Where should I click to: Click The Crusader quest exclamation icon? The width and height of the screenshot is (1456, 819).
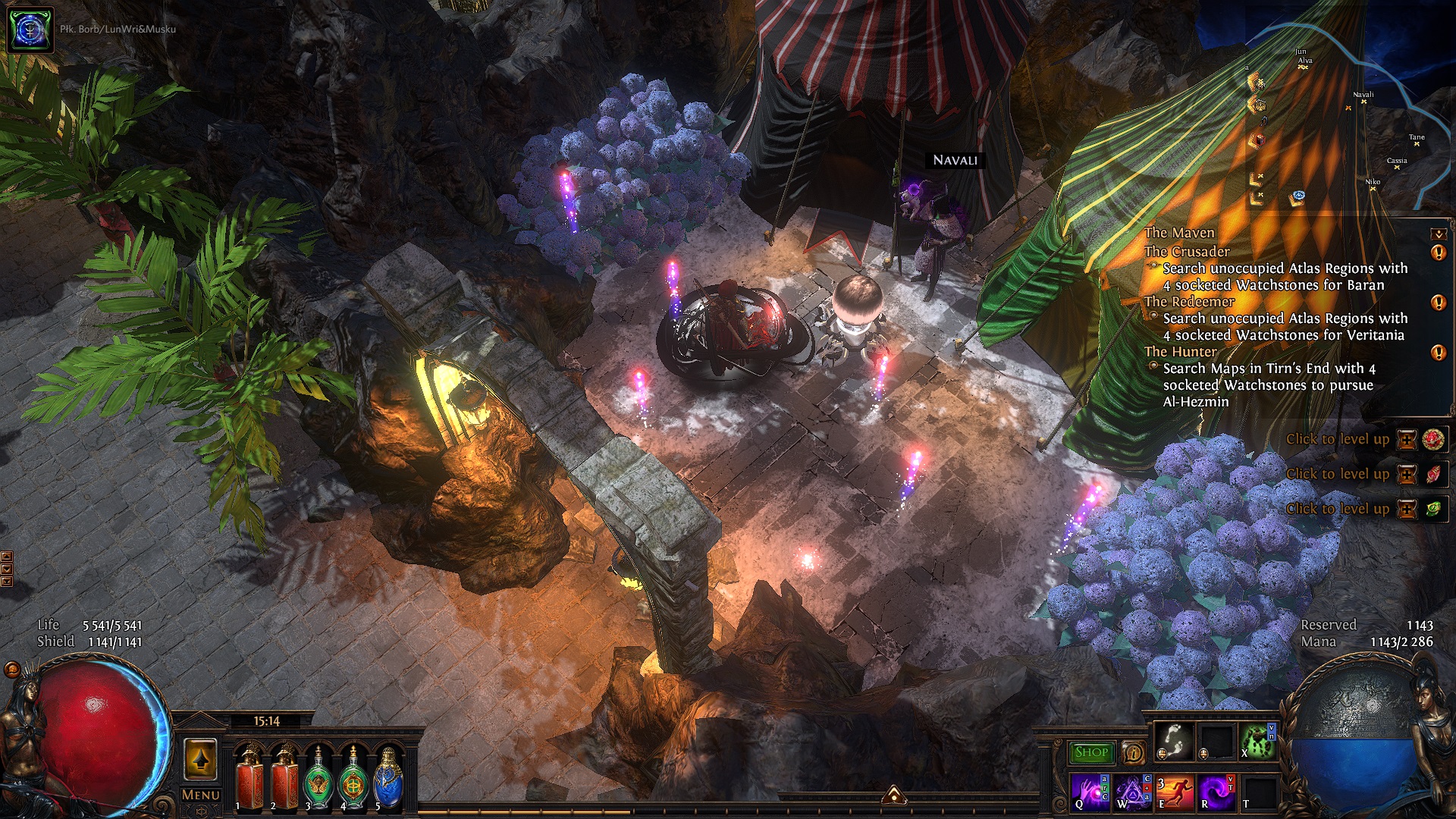[1438, 253]
